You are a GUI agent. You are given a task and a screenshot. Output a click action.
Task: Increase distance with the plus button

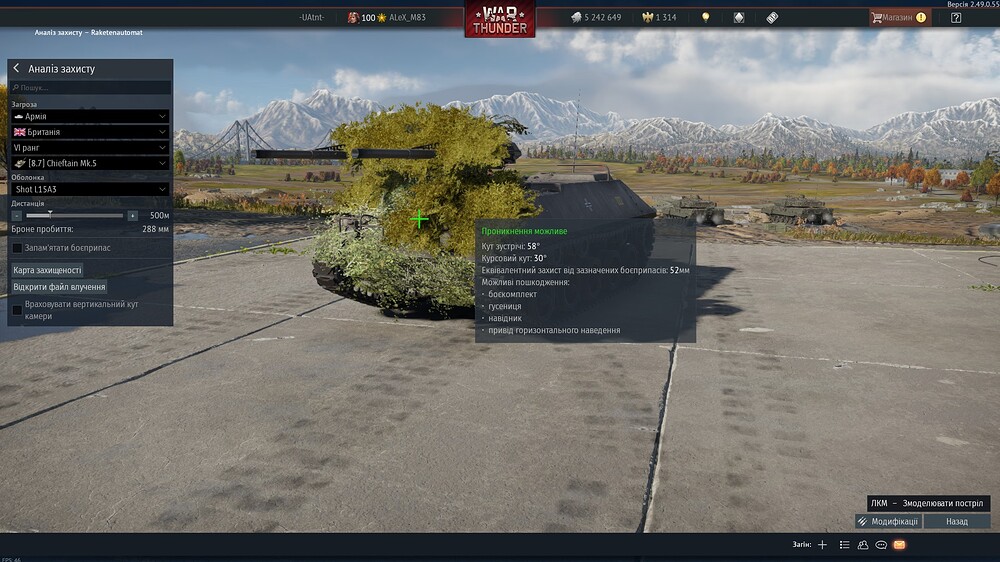click(x=132, y=215)
